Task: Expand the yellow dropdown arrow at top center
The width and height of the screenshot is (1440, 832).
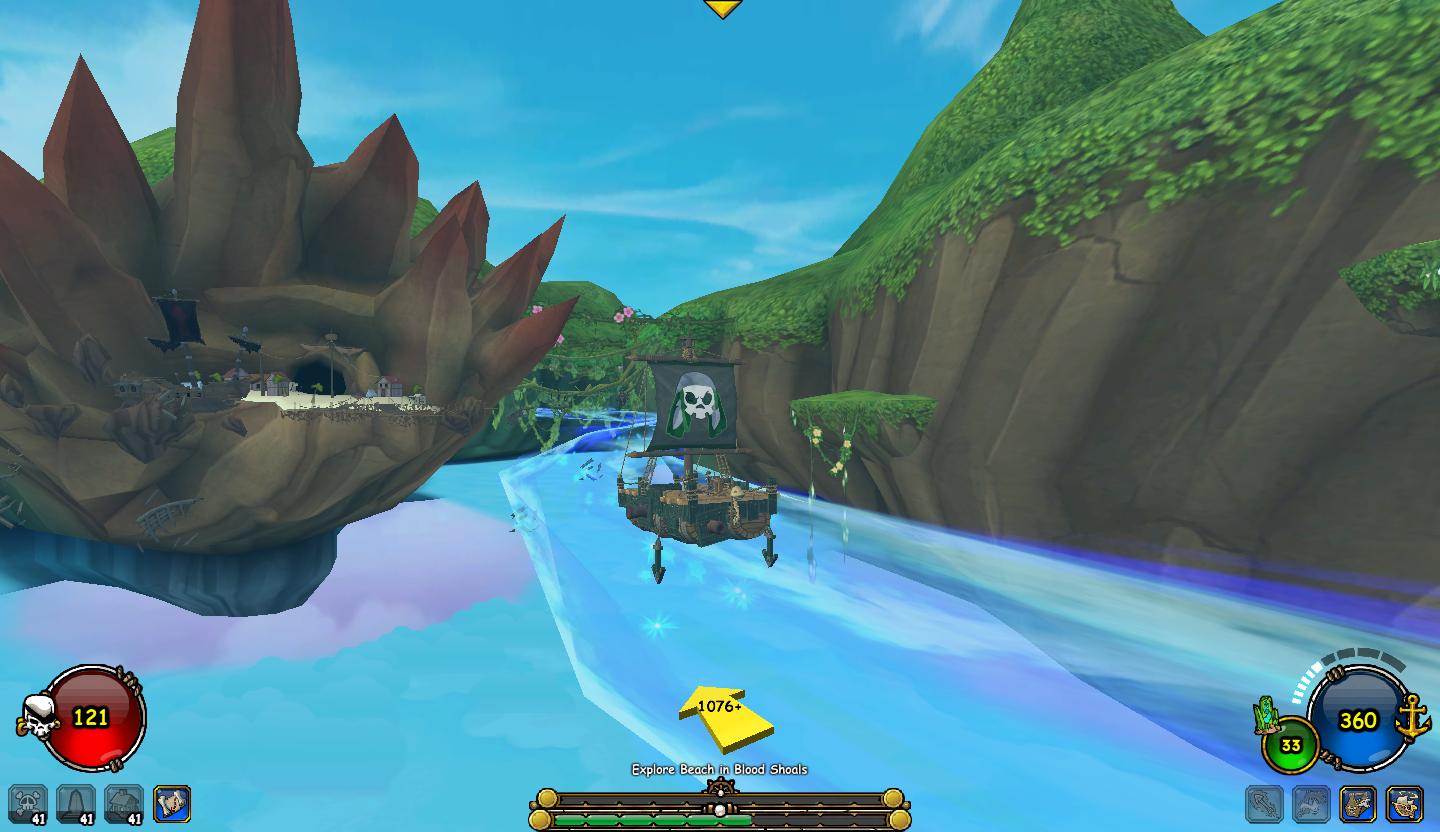Action: point(721,9)
